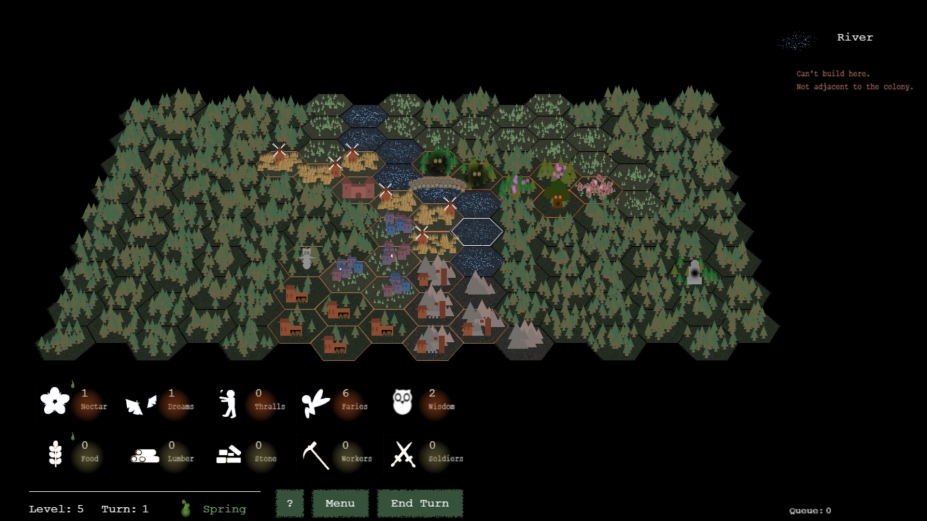Click the Wisdom owl icon
927x521 pixels.
402,402
